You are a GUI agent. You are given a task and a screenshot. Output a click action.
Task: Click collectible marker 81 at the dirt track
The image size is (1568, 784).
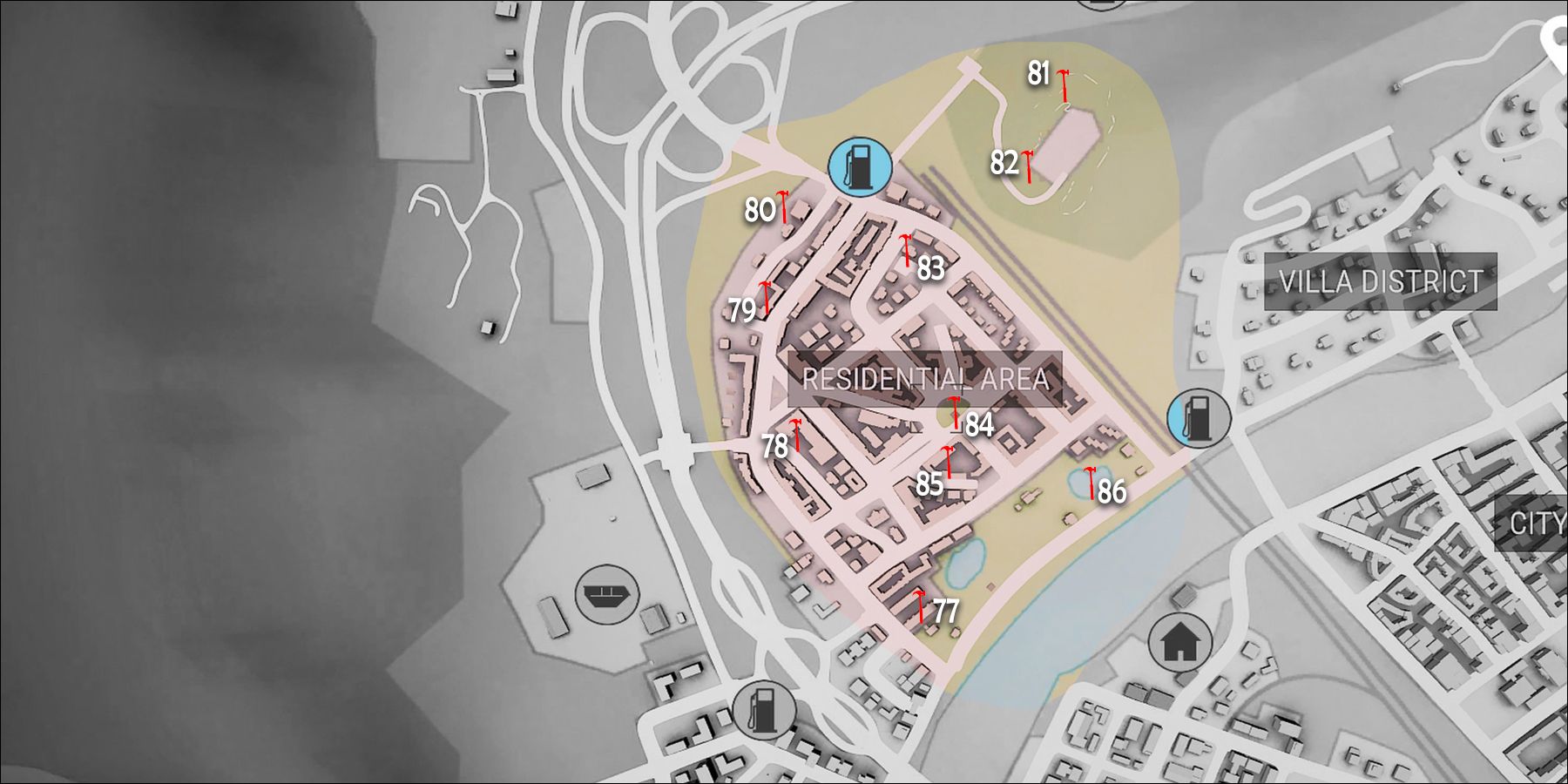(x=1063, y=83)
